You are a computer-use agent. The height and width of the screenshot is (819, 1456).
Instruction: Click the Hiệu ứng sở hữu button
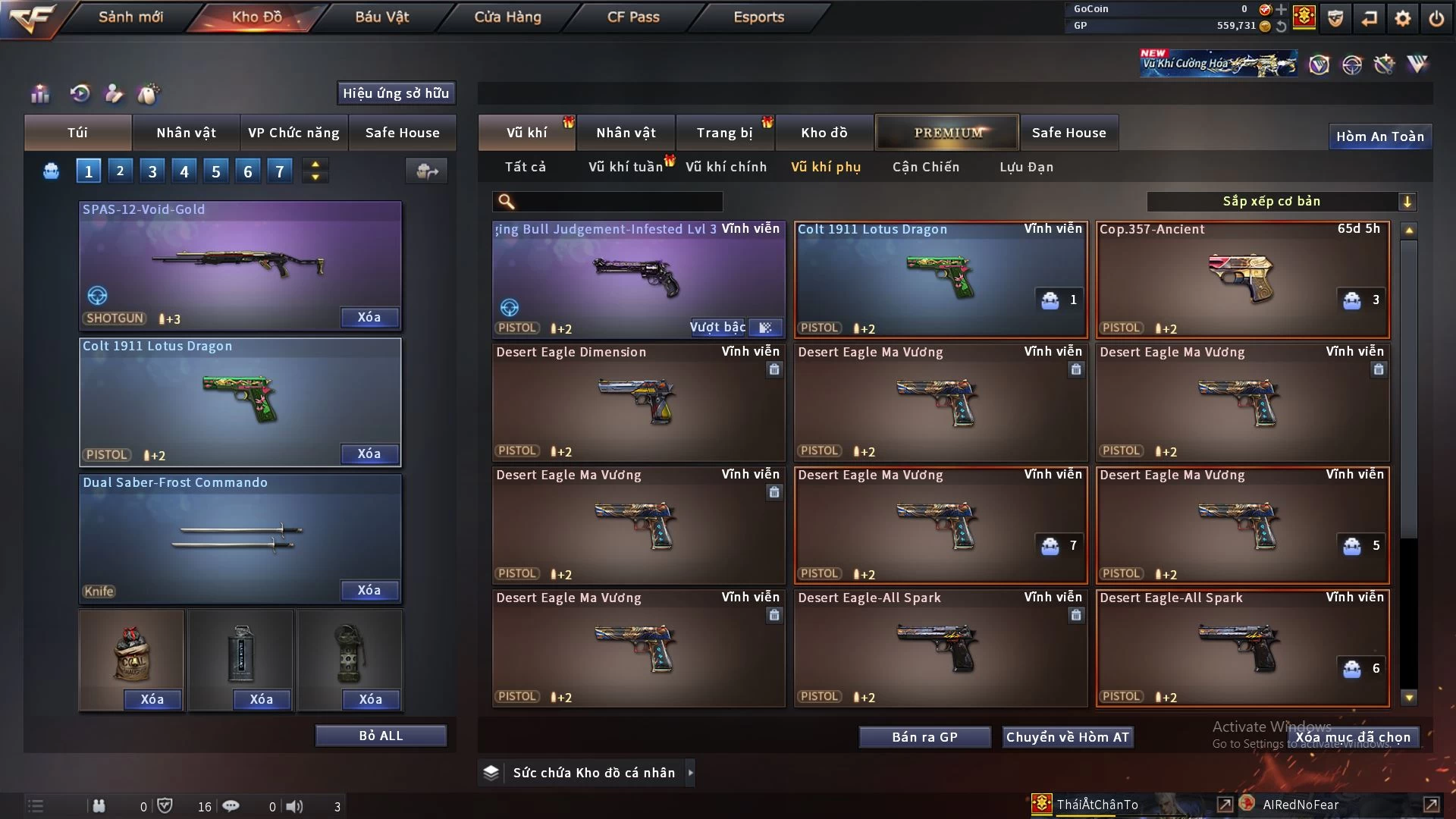pyautogui.click(x=396, y=93)
